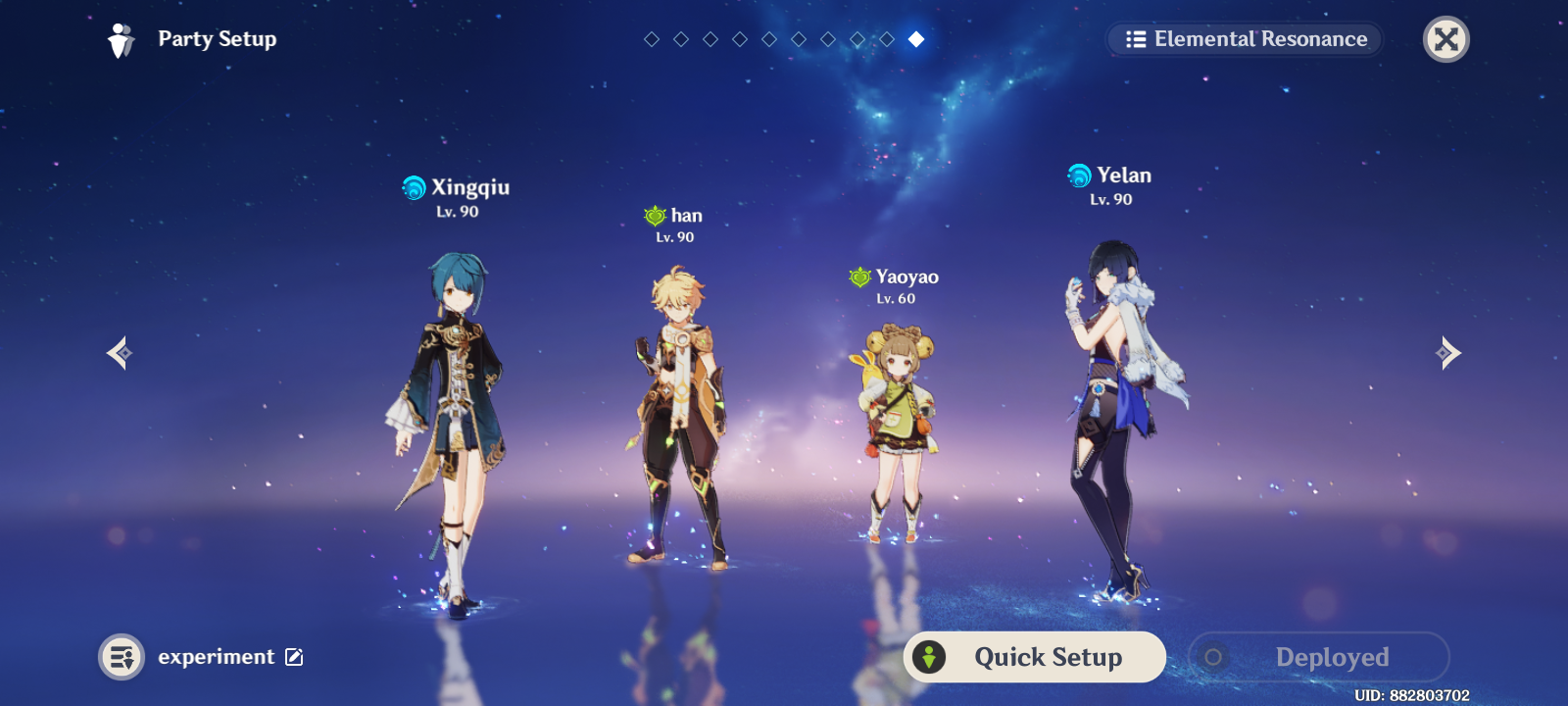
Task: Click the Quick Setup button
Action: pos(1035,657)
